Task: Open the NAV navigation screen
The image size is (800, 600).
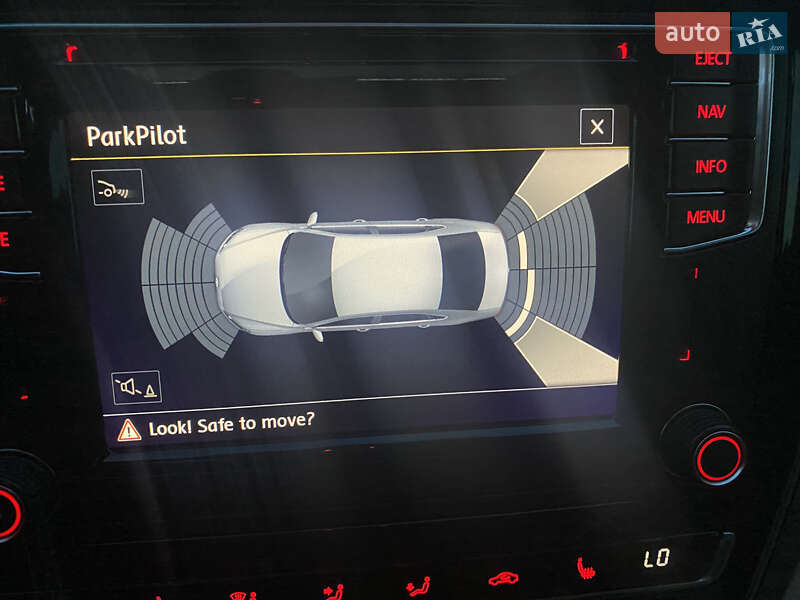Action: pos(711,112)
